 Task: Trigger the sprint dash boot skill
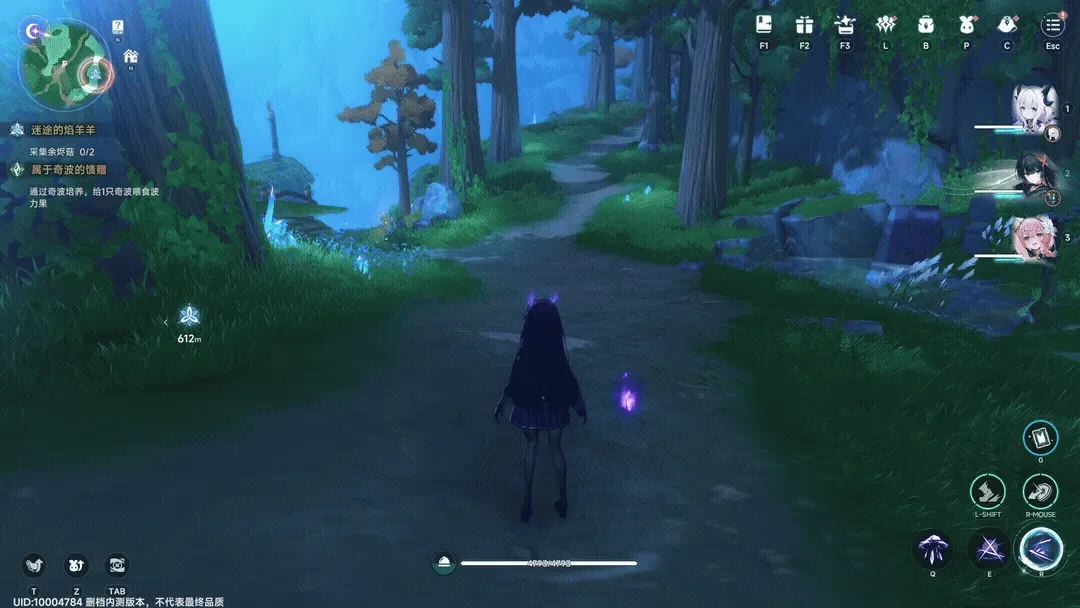[x=988, y=491]
